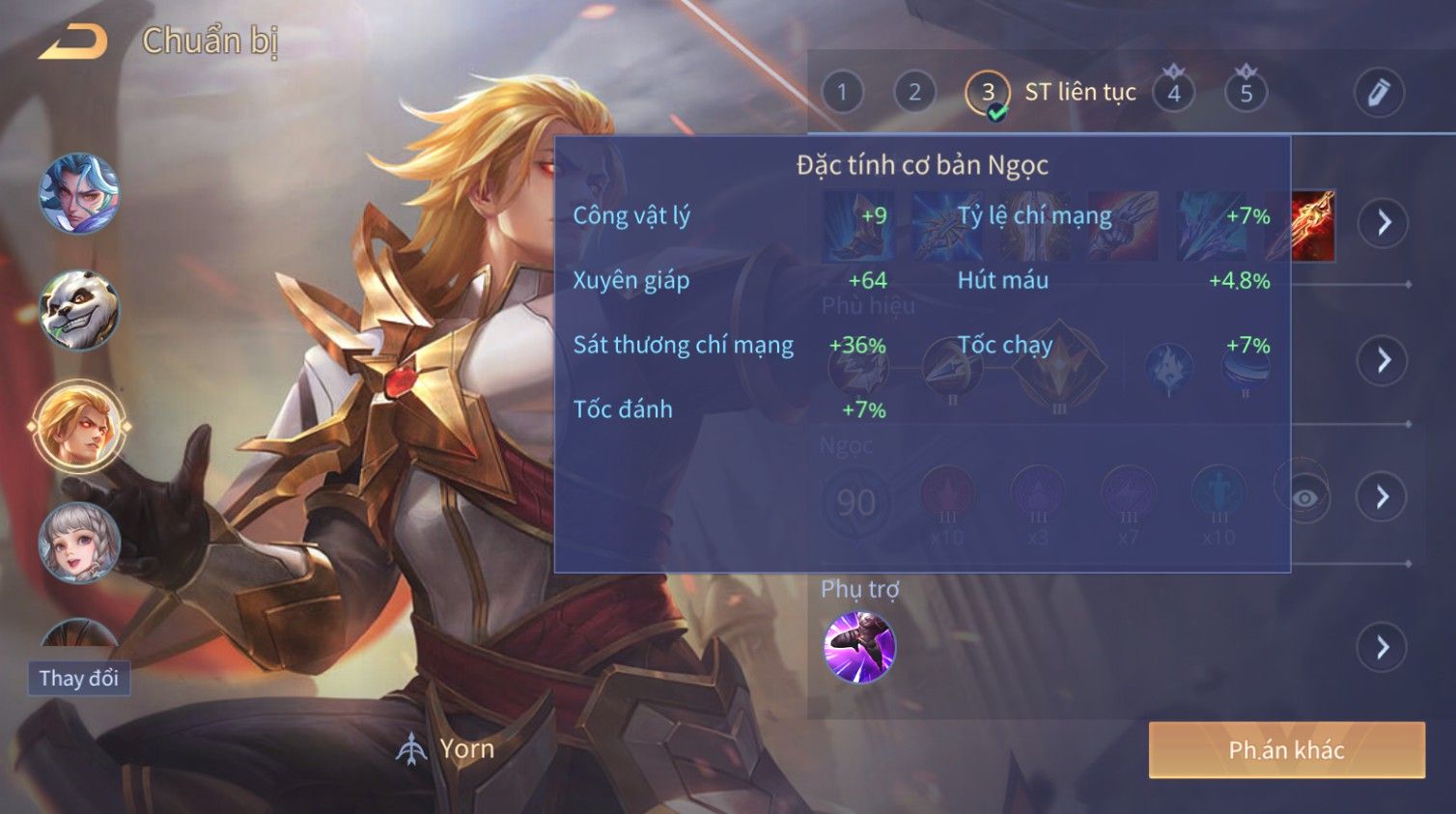
Task: Select the Phụ trợ boot skill icon
Action: [x=859, y=647]
